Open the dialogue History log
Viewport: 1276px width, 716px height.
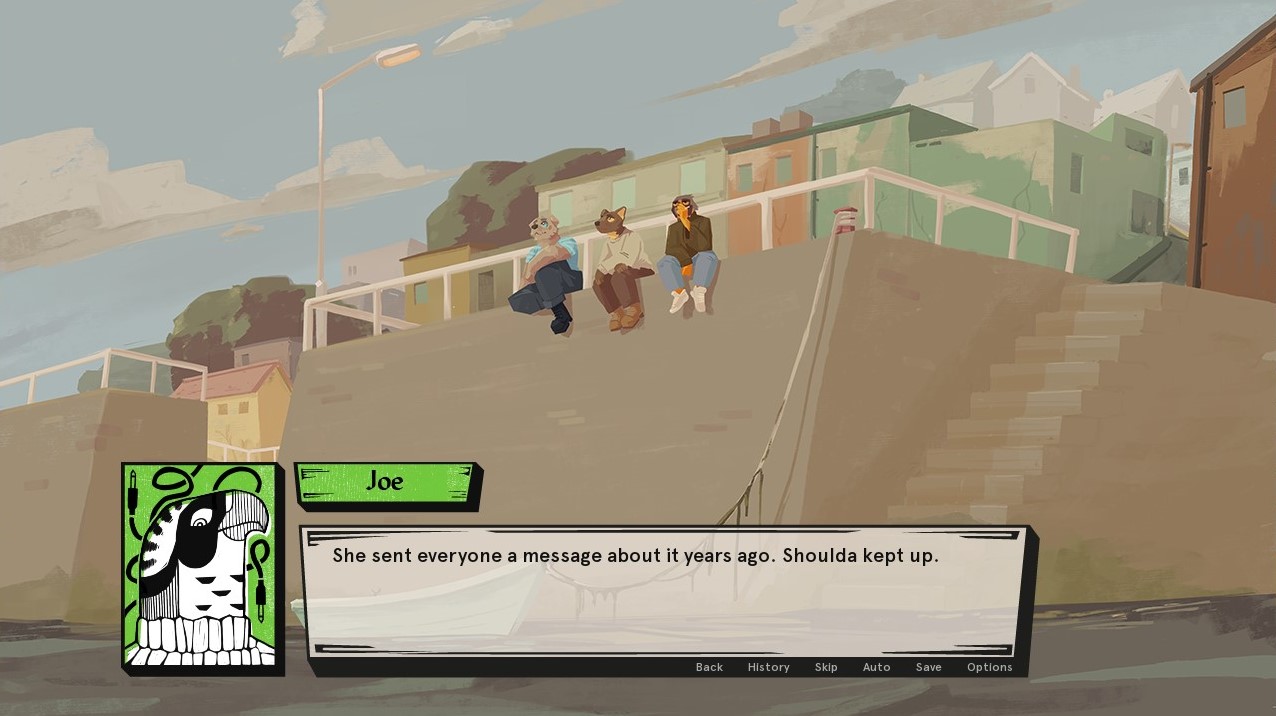tap(768, 667)
